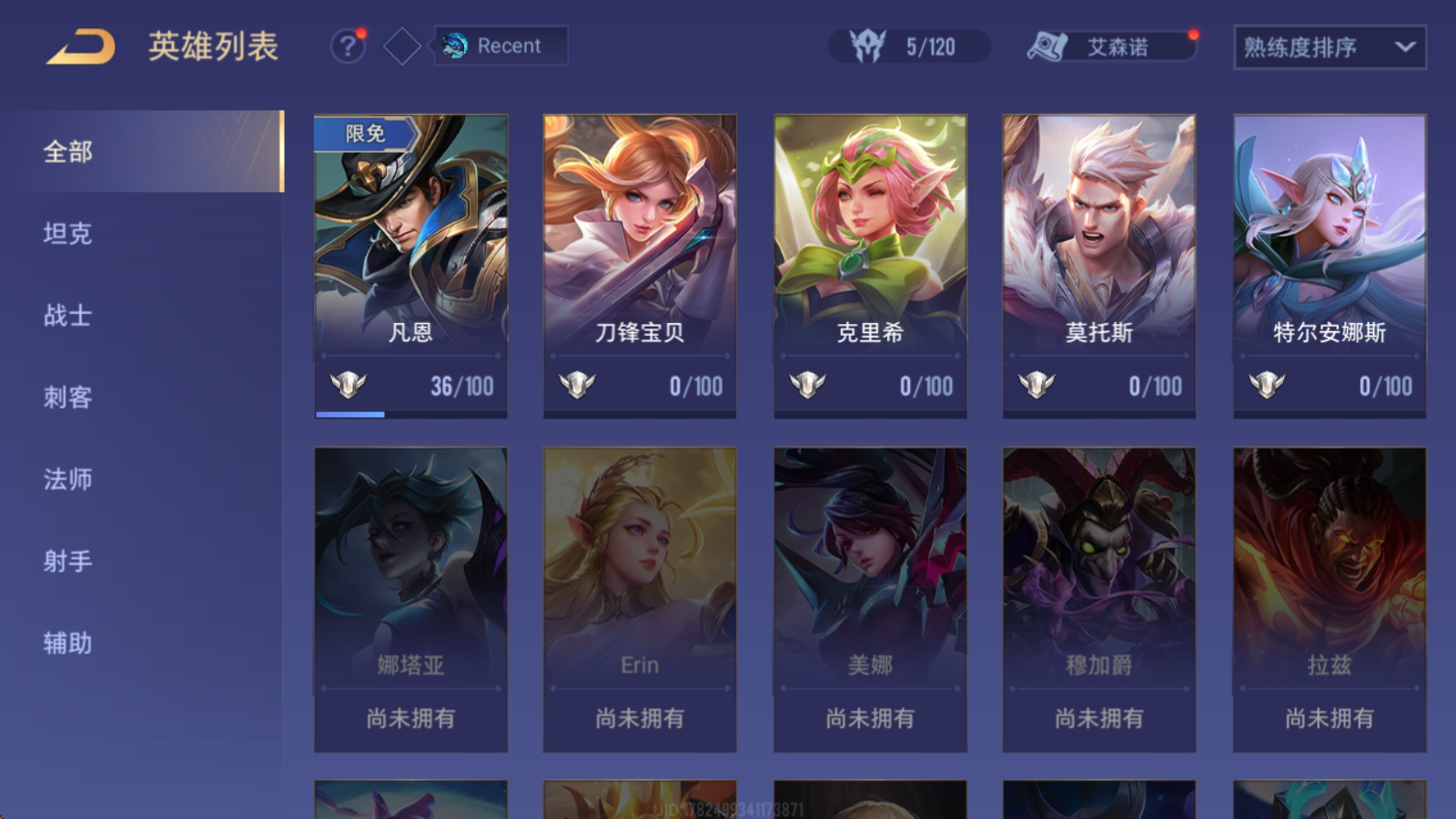Open the question mark help icon
This screenshot has height=819, width=1456.
coord(347,45)
